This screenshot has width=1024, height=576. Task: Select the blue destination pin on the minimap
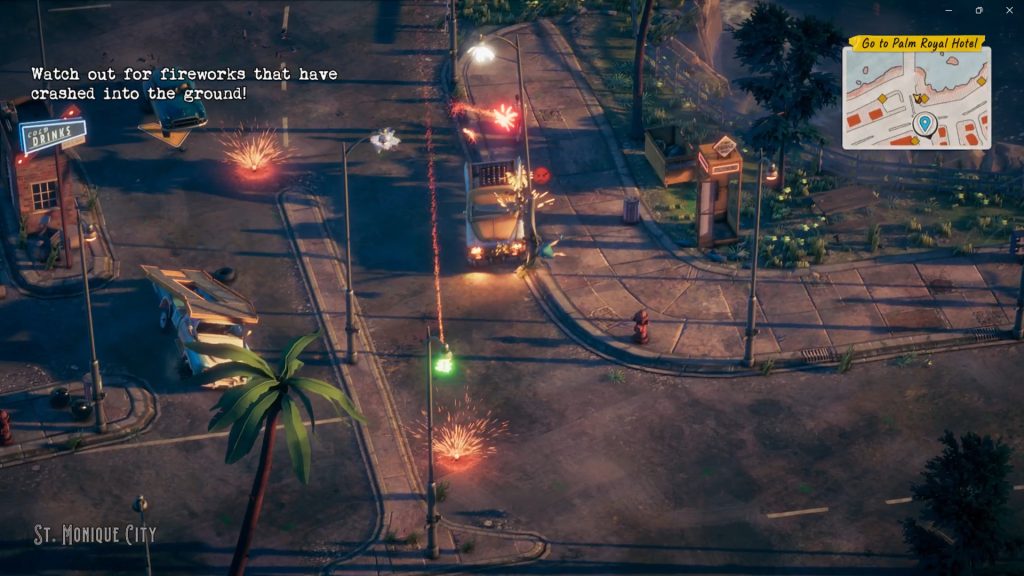point(924,124)
